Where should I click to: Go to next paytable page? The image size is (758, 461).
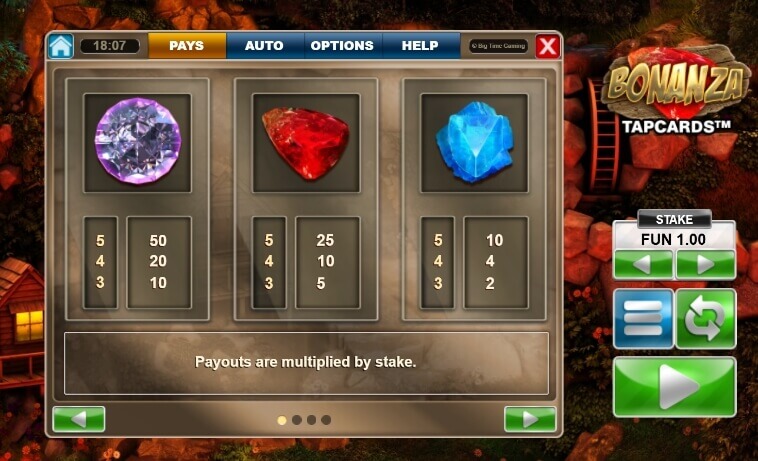[530, 419]
